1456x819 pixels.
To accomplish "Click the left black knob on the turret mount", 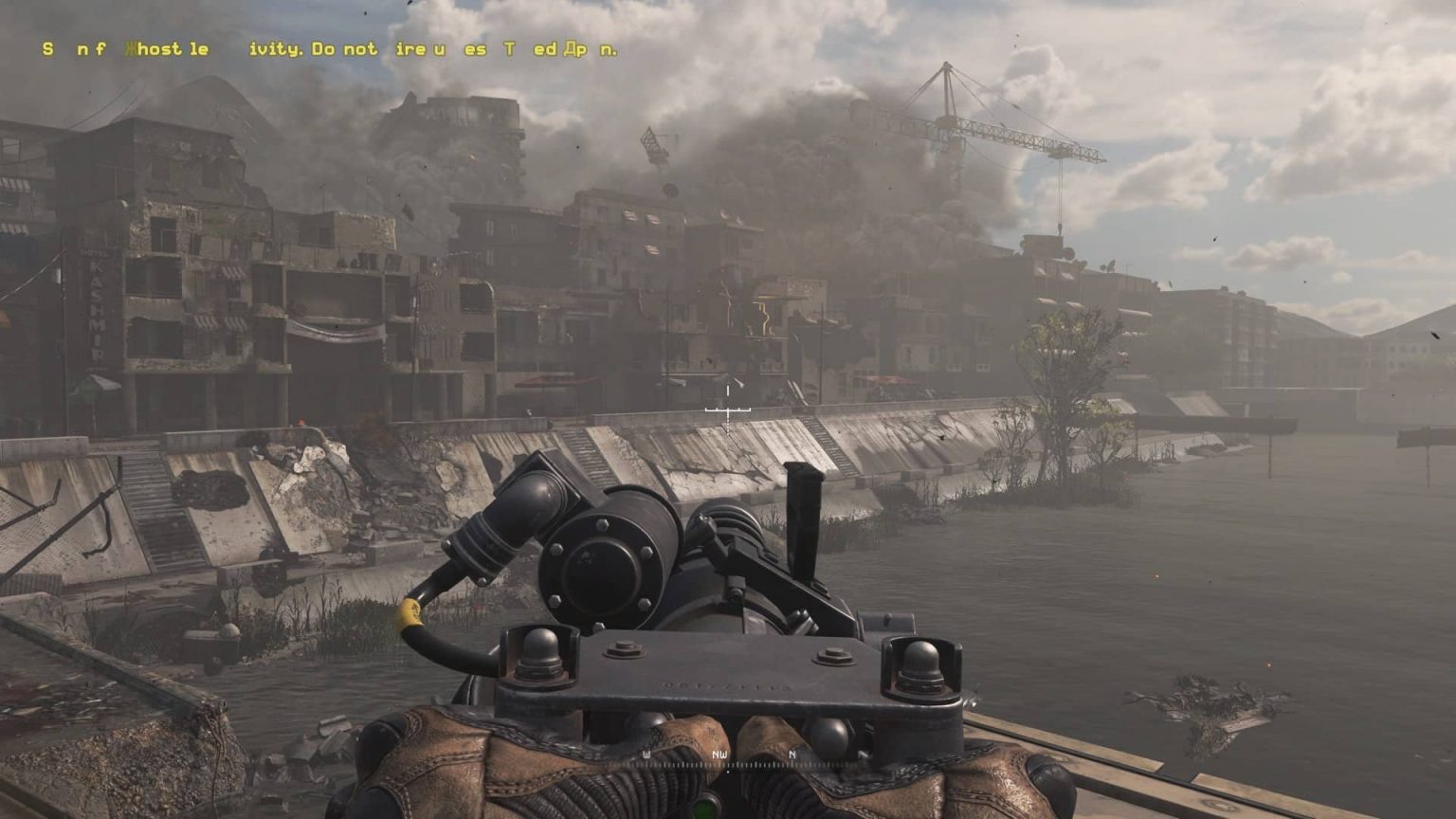I will pos(537,654).
